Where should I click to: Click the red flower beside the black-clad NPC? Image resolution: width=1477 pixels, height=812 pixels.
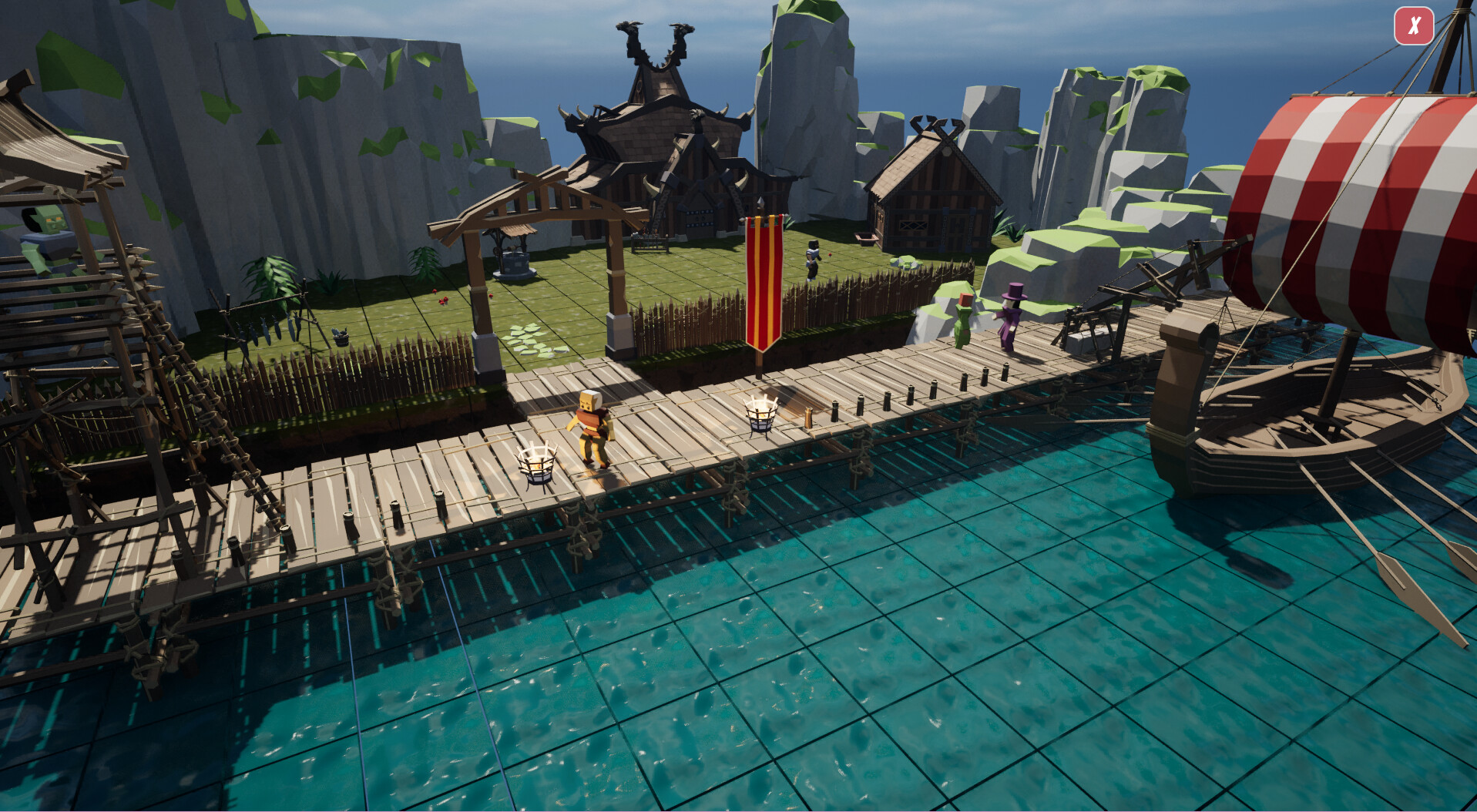tap(830, 255)
